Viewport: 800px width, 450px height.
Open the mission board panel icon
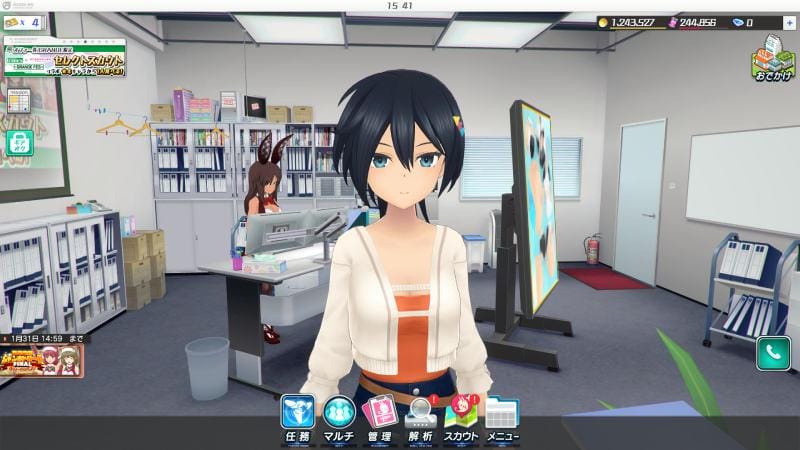pyautogui.click(x=18, y=101)
